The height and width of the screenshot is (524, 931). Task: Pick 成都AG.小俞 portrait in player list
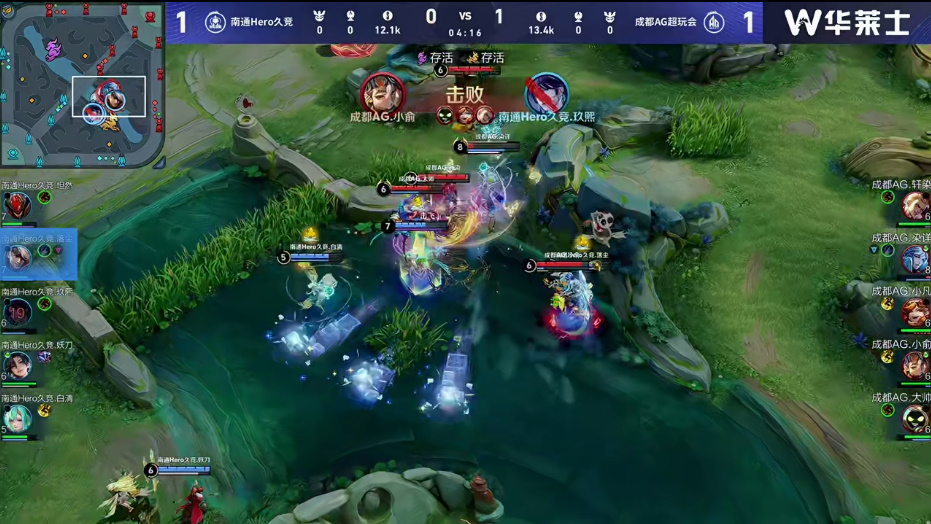pyautogui.click(x=914, y=366)
